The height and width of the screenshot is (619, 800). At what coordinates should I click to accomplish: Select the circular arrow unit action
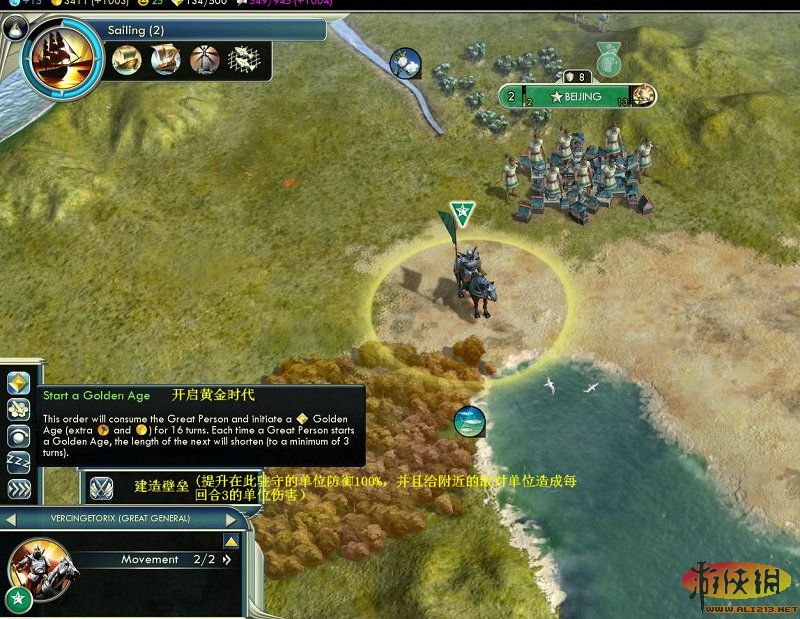pyautogui.click(x=18, y=436)
